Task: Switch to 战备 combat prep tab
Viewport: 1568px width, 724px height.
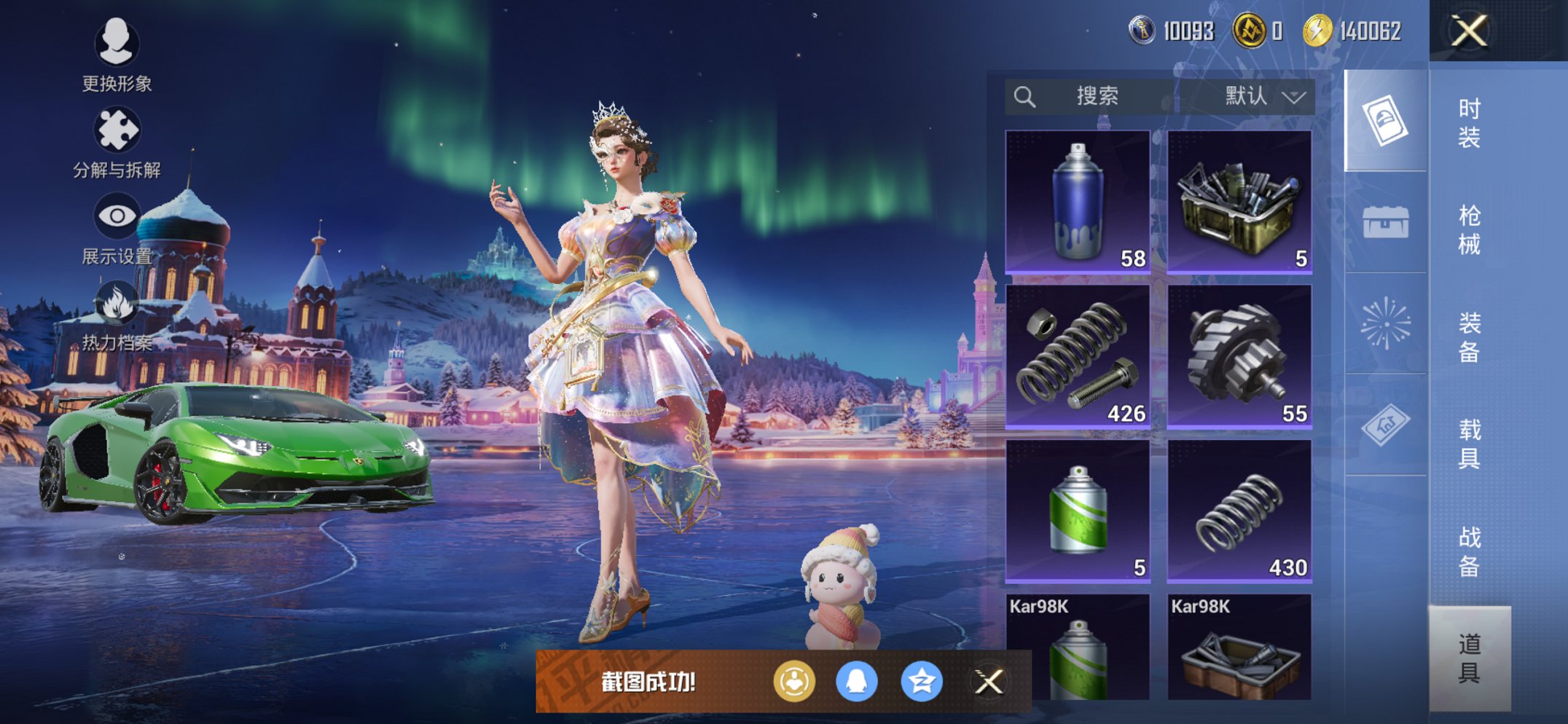Action: click(x=1469, y=551)
